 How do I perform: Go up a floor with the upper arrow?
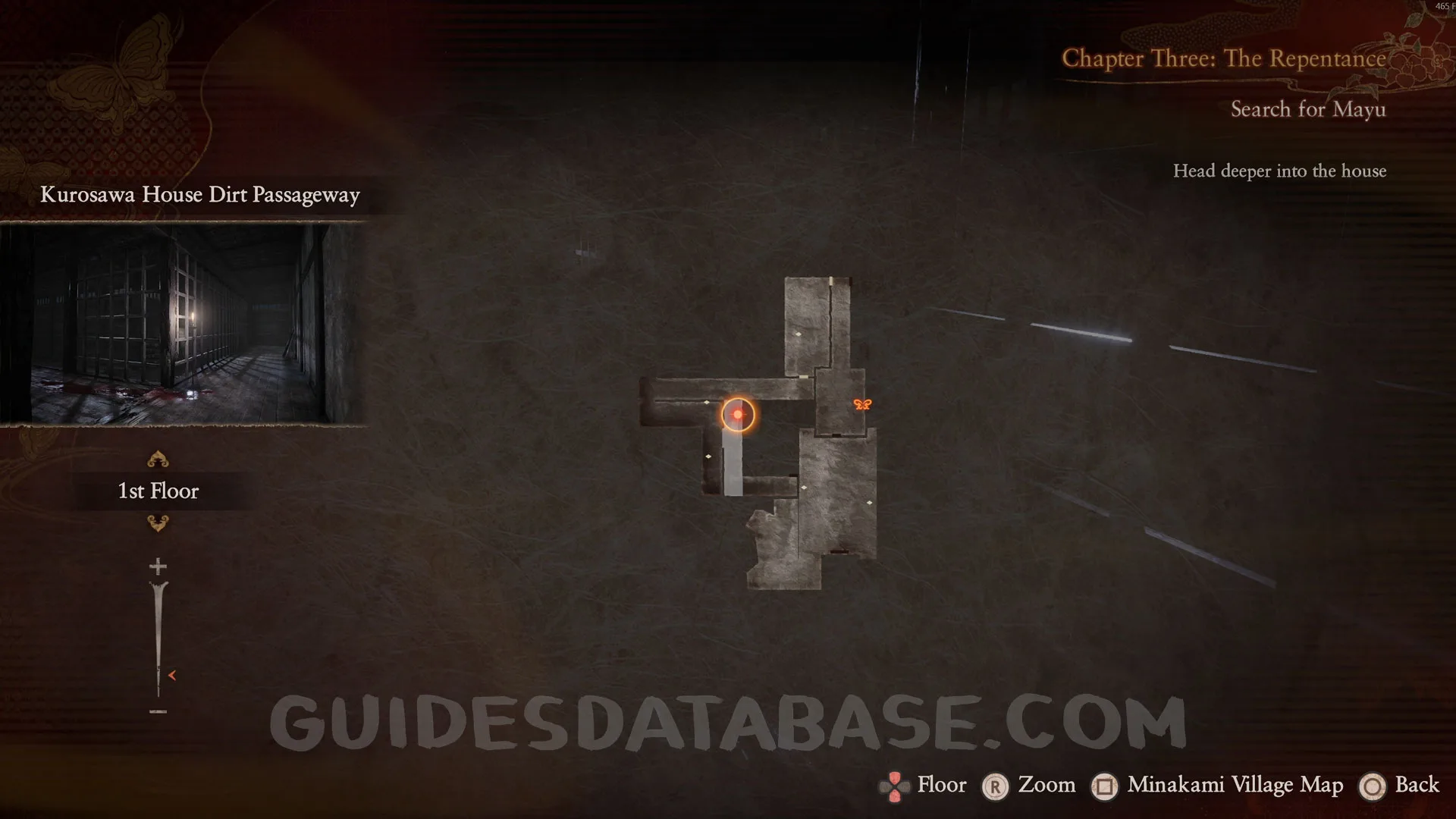pos(158,460)
